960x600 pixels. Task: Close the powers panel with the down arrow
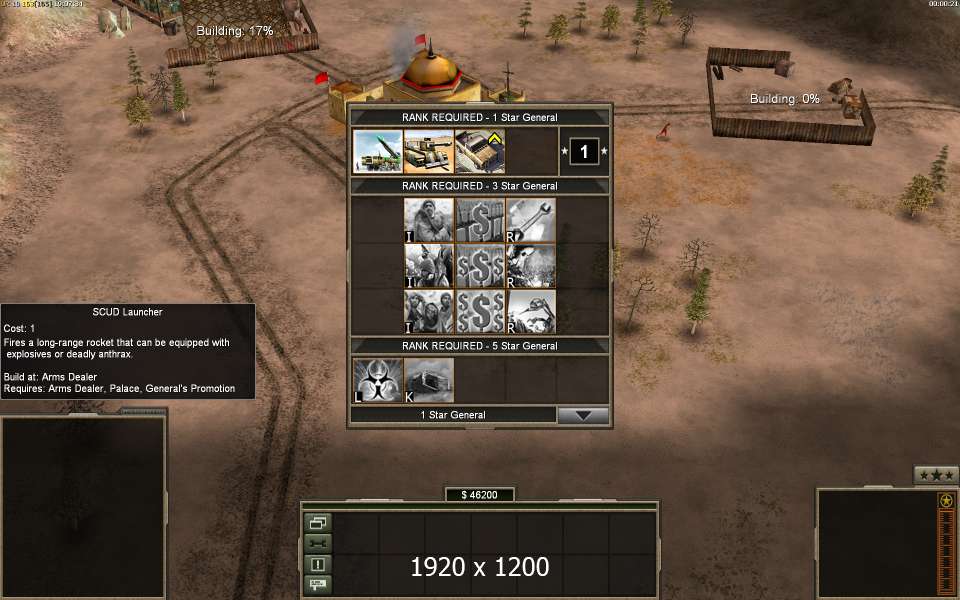tap(583, 415)
